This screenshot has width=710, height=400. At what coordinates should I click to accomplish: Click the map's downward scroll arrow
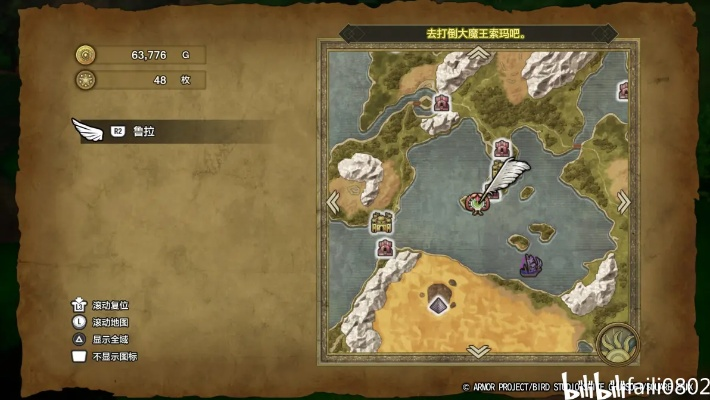pos(478,351)
